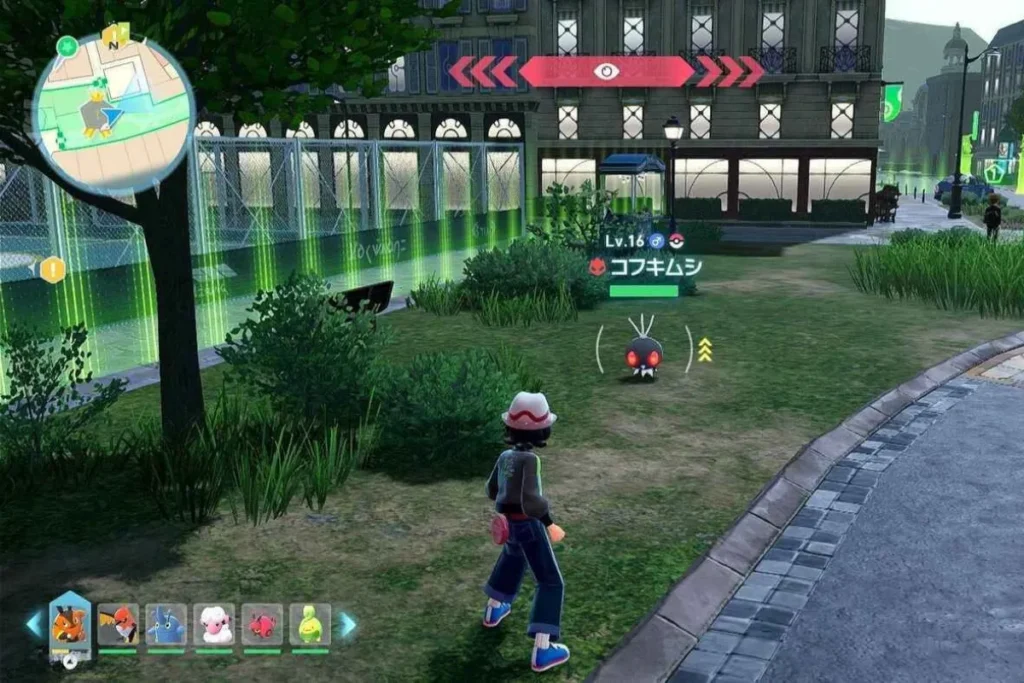Select the Flaaffy party slot
Screen dimensions: 1024x683
[214, 625]
